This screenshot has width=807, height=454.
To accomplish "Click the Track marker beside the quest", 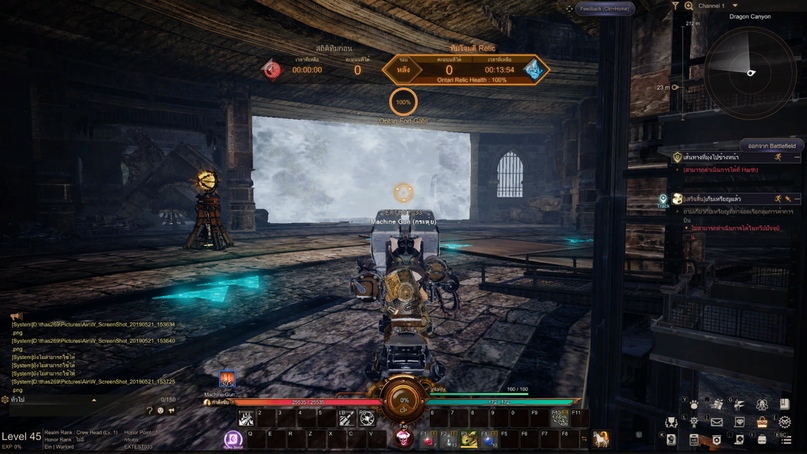I will 663,200.
